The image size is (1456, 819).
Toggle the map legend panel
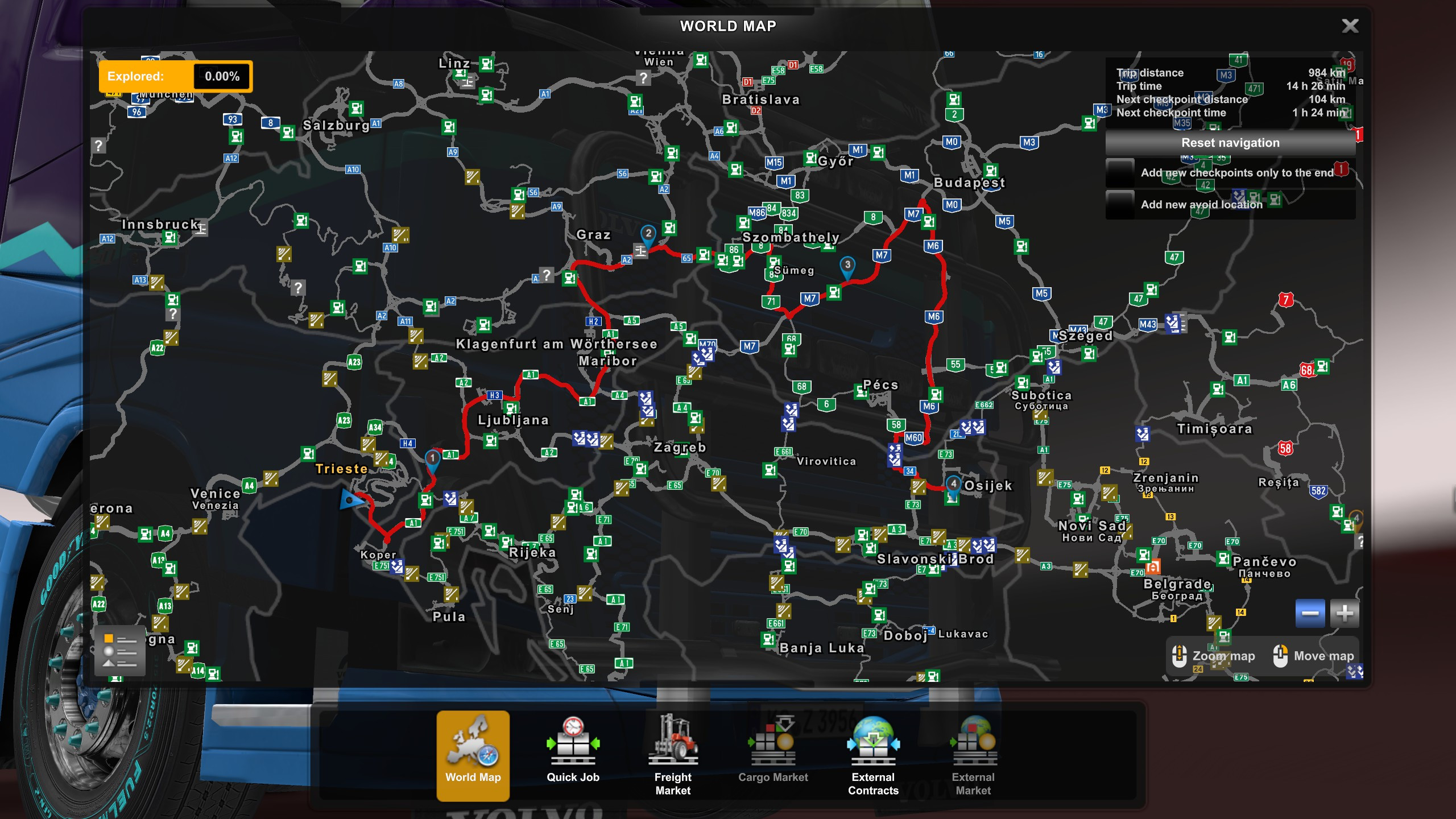point(119,650)
